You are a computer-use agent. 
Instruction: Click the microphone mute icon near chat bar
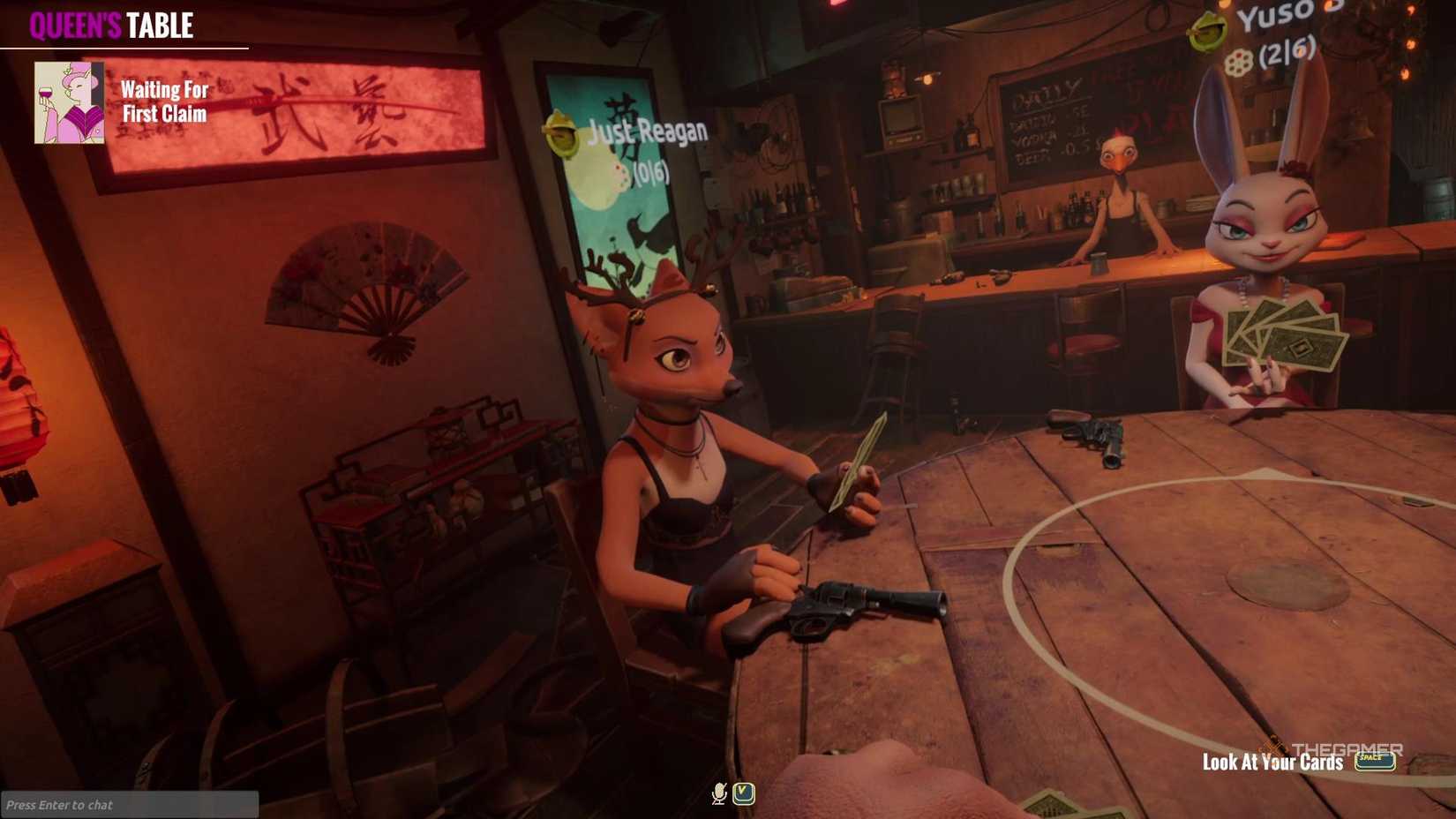click(x=719, y=793)
